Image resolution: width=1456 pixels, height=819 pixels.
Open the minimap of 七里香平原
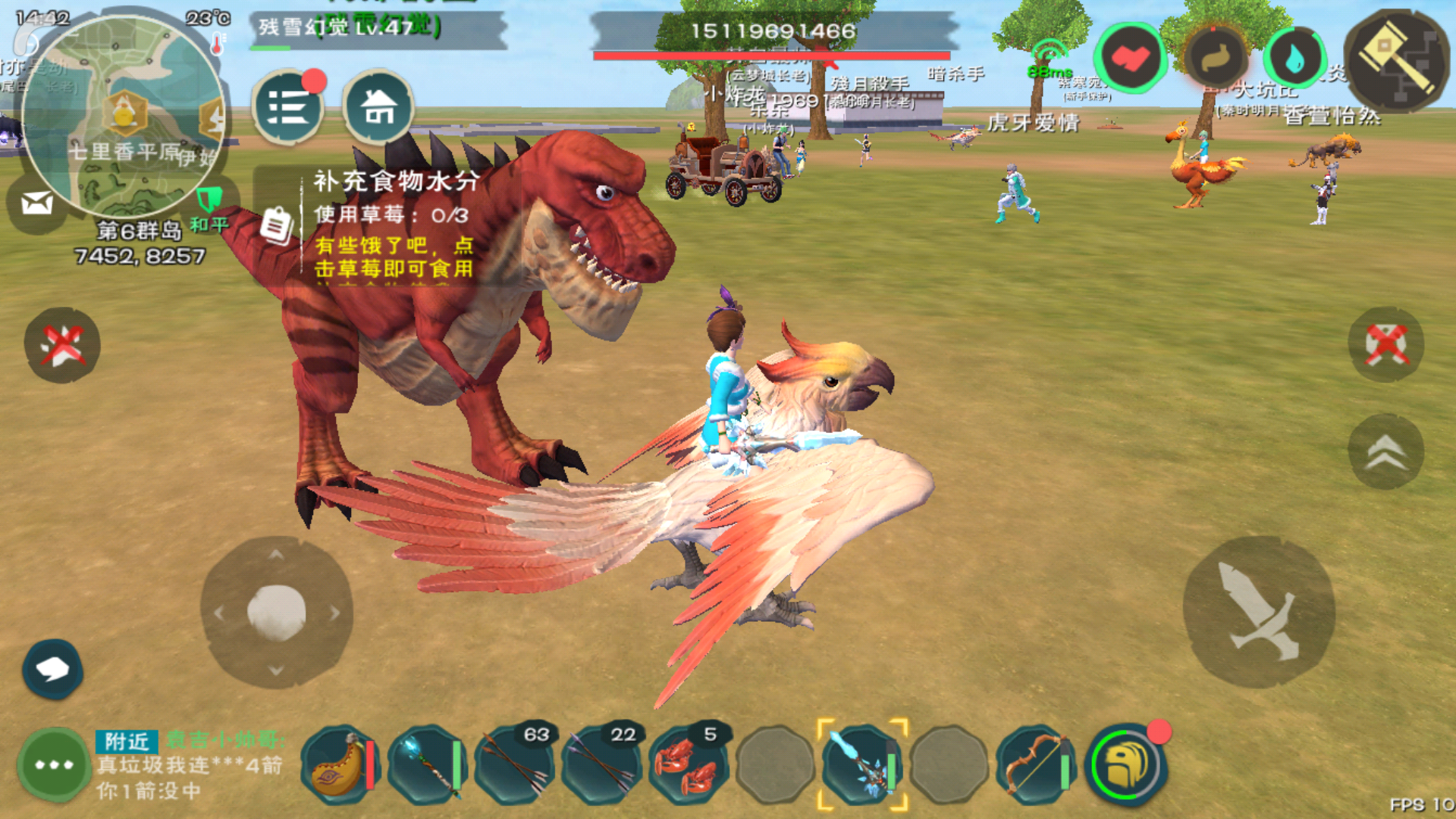click(x=124, y=115)
